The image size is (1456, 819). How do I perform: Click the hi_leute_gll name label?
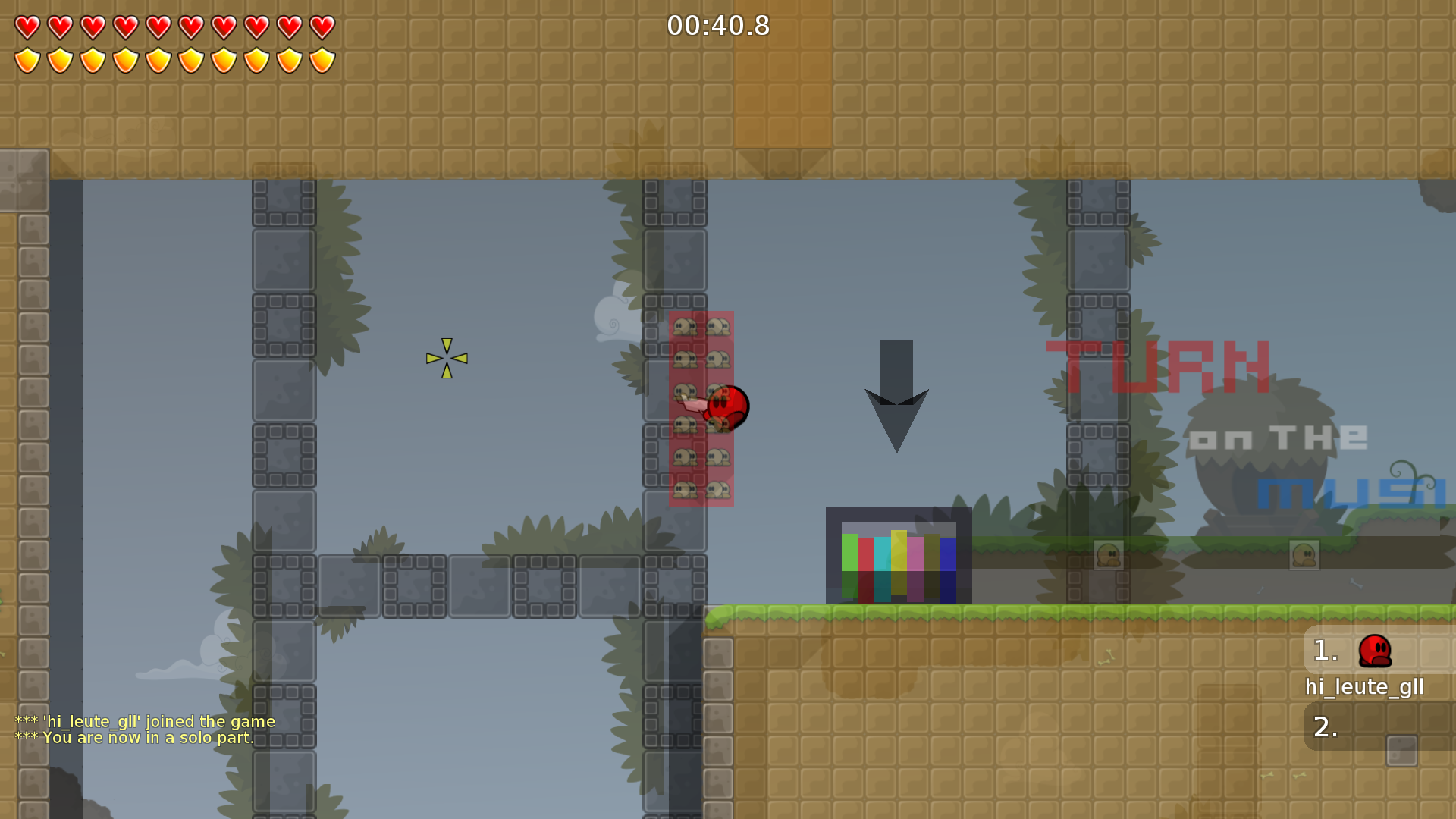point(1364,687)
